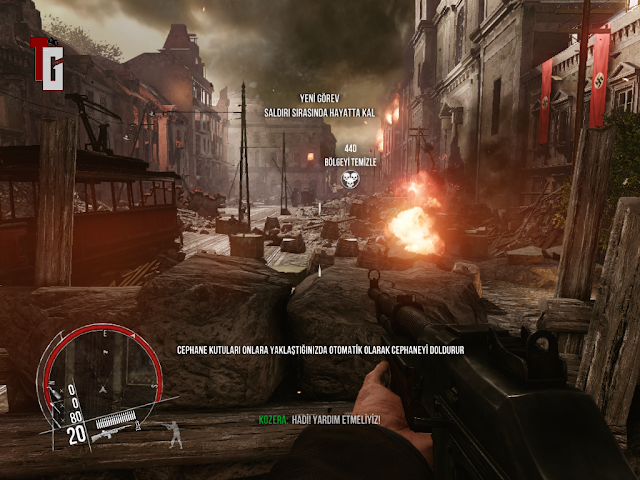This screenshot has height=480, width=640.
Task: Select the rifle weapon icon
Action: point(110,436)
